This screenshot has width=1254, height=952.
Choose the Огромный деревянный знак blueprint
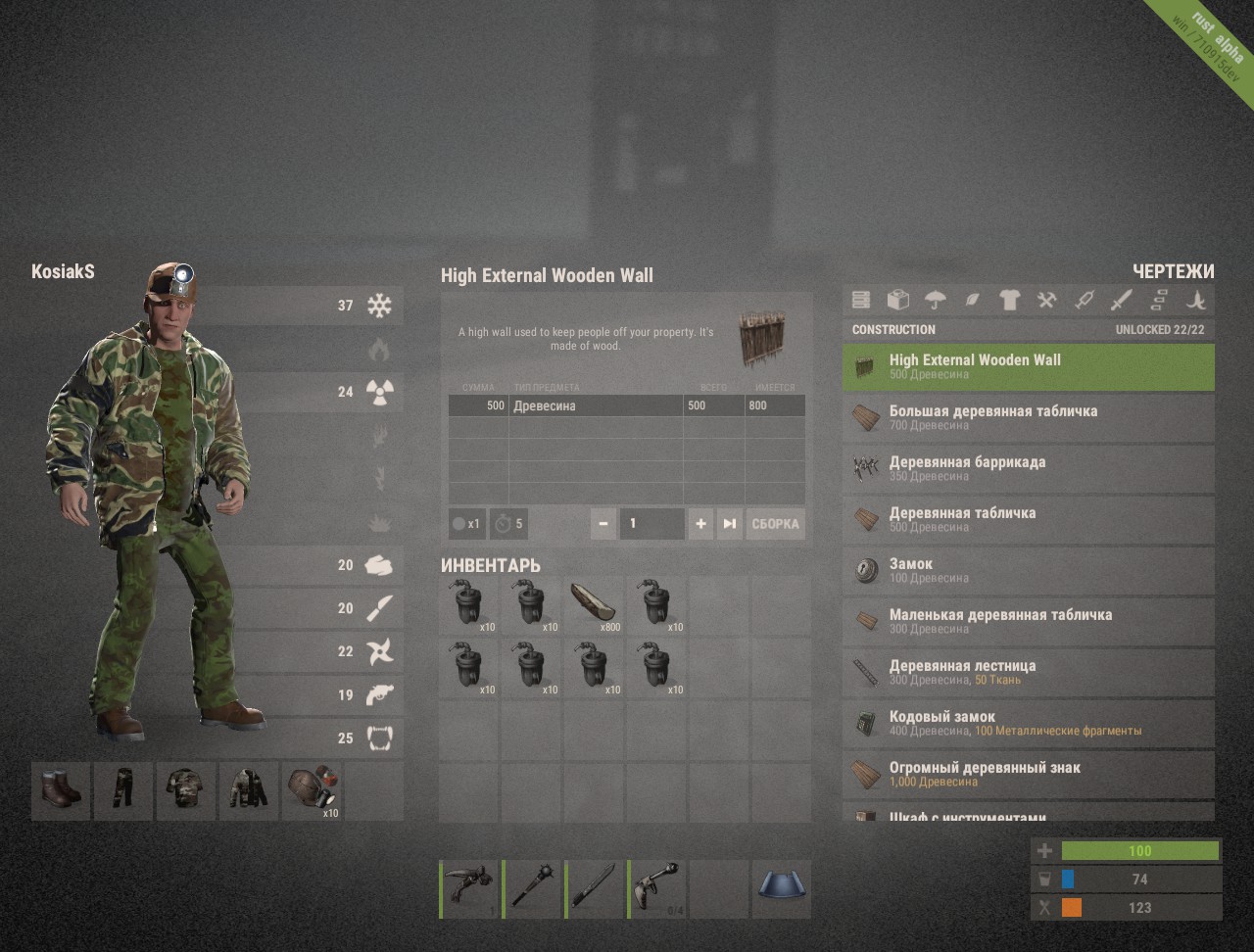click(x=1028, y=775)
